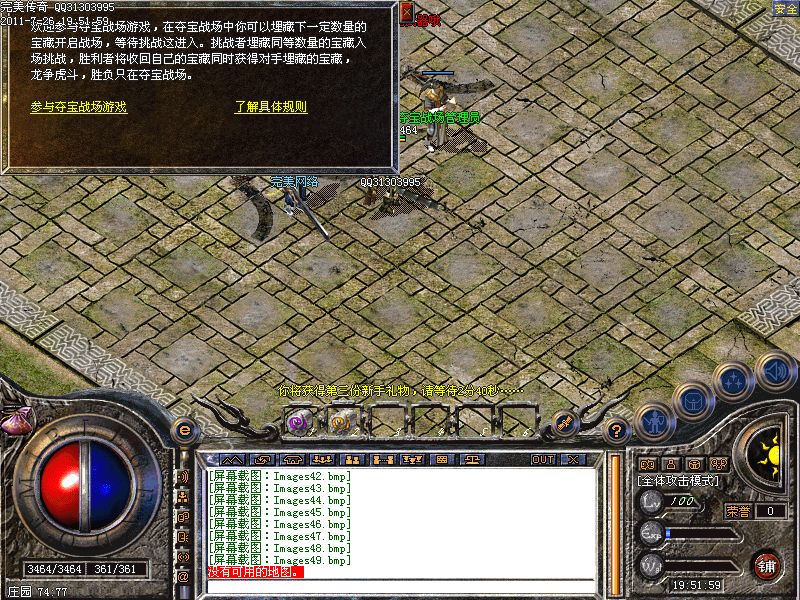Click the round 'e' button
This screenshot has height=600, width=800.
182,431
